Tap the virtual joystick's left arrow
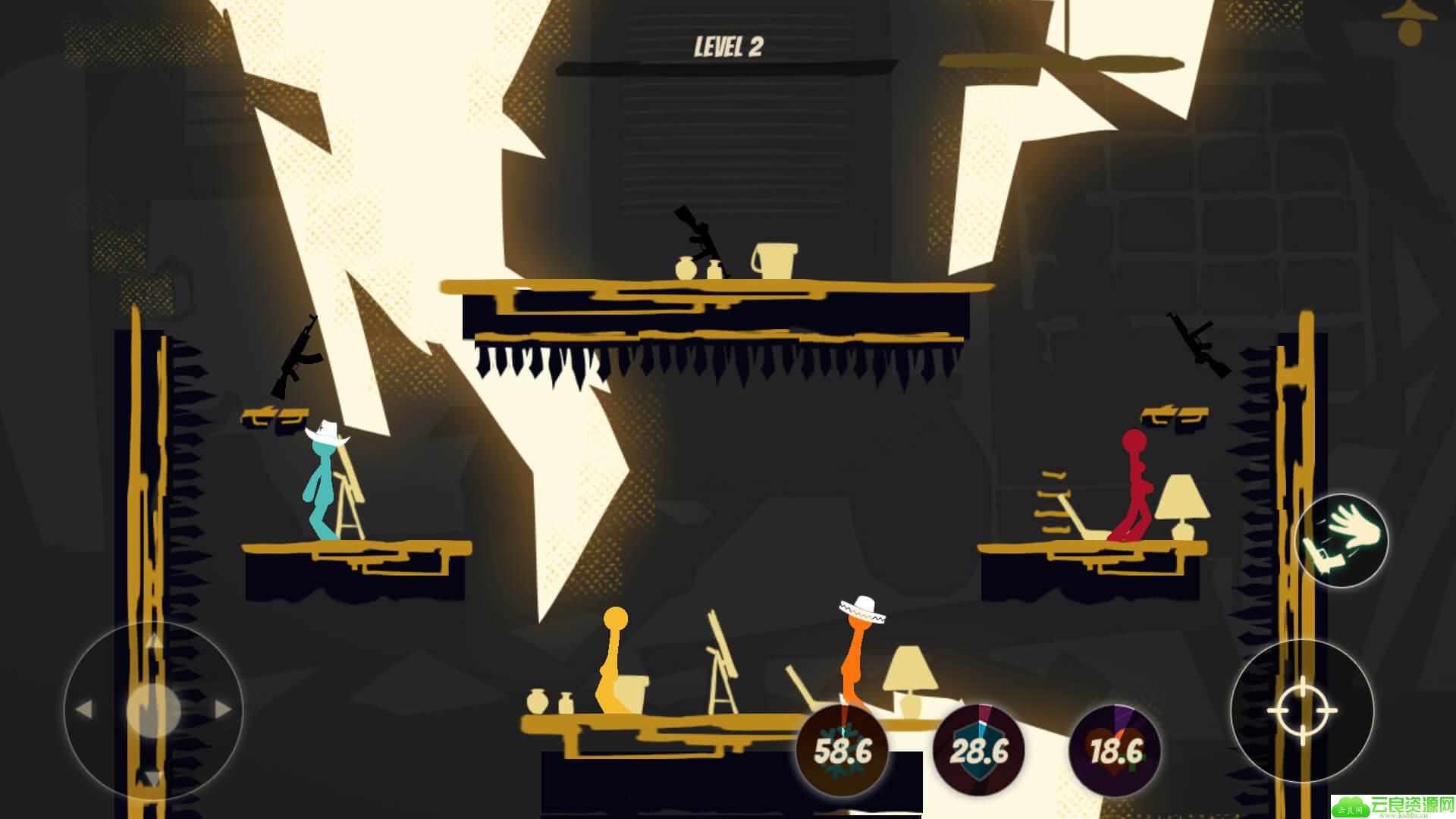The image size is (1456, 819). coord(83,710)
